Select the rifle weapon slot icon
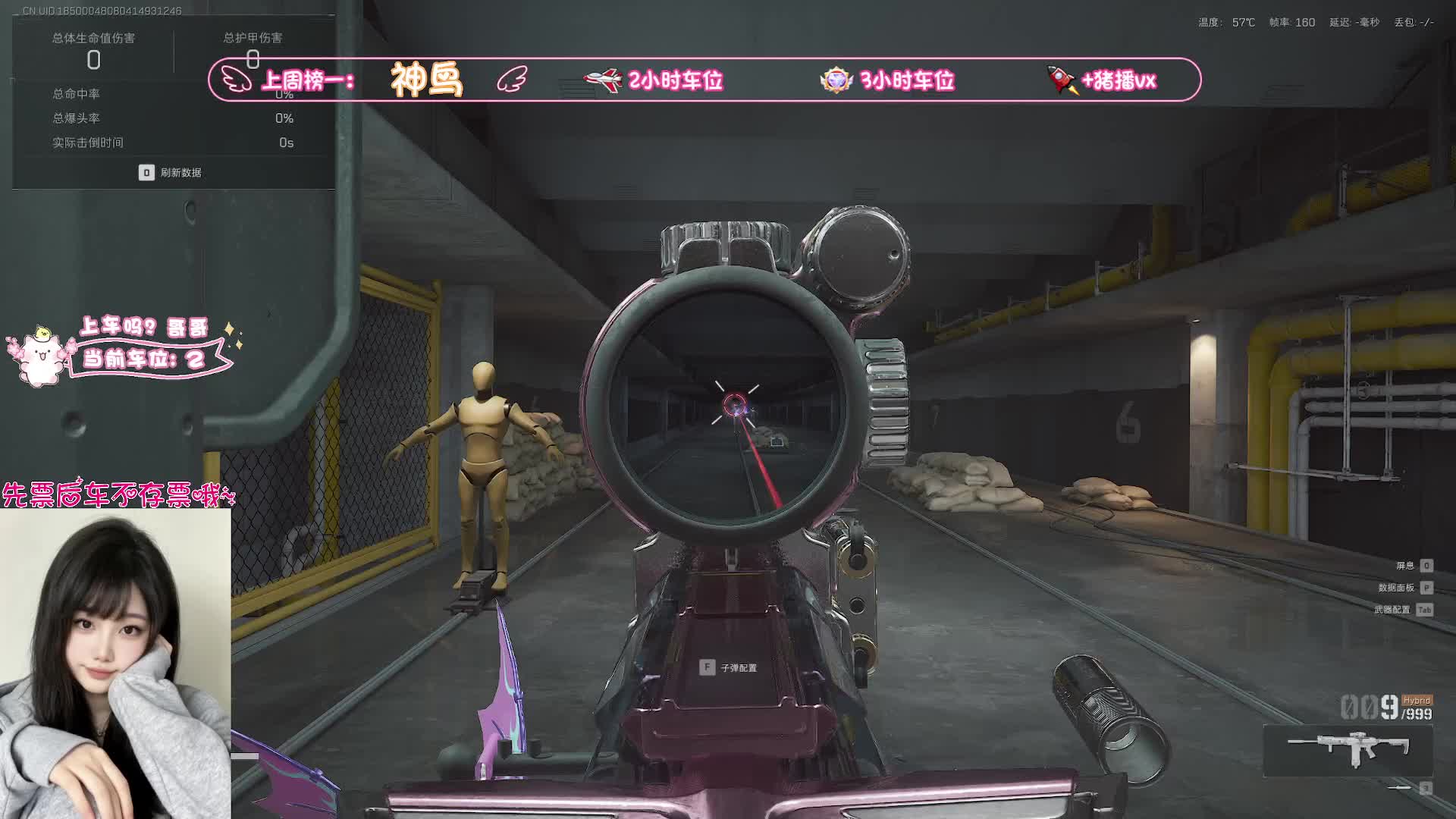 1348,750
